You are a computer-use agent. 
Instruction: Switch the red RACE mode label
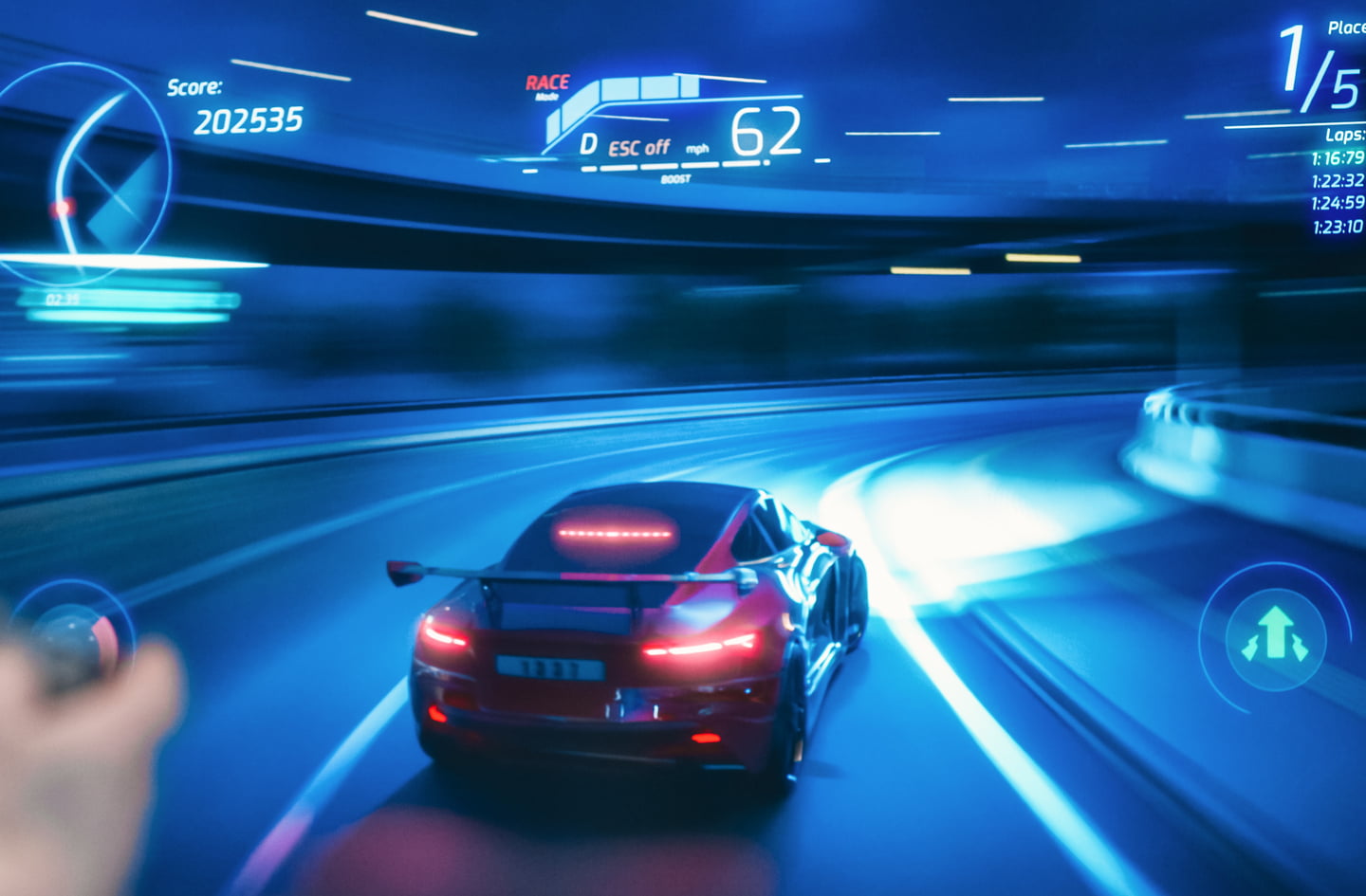547,83
